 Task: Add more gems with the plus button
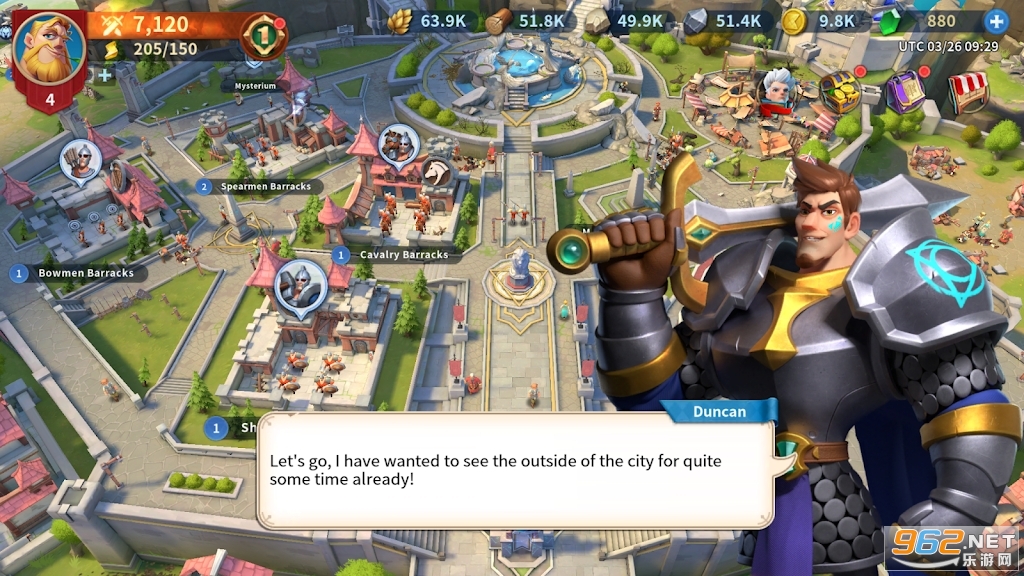[996, 21]
